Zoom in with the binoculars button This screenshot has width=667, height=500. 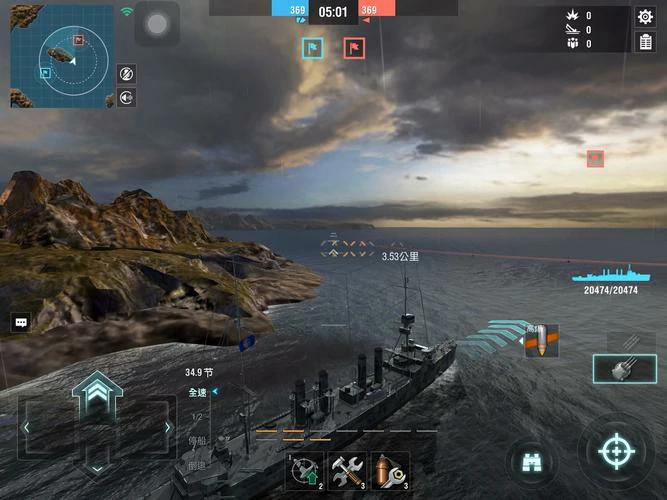click(x=531, y=460)
